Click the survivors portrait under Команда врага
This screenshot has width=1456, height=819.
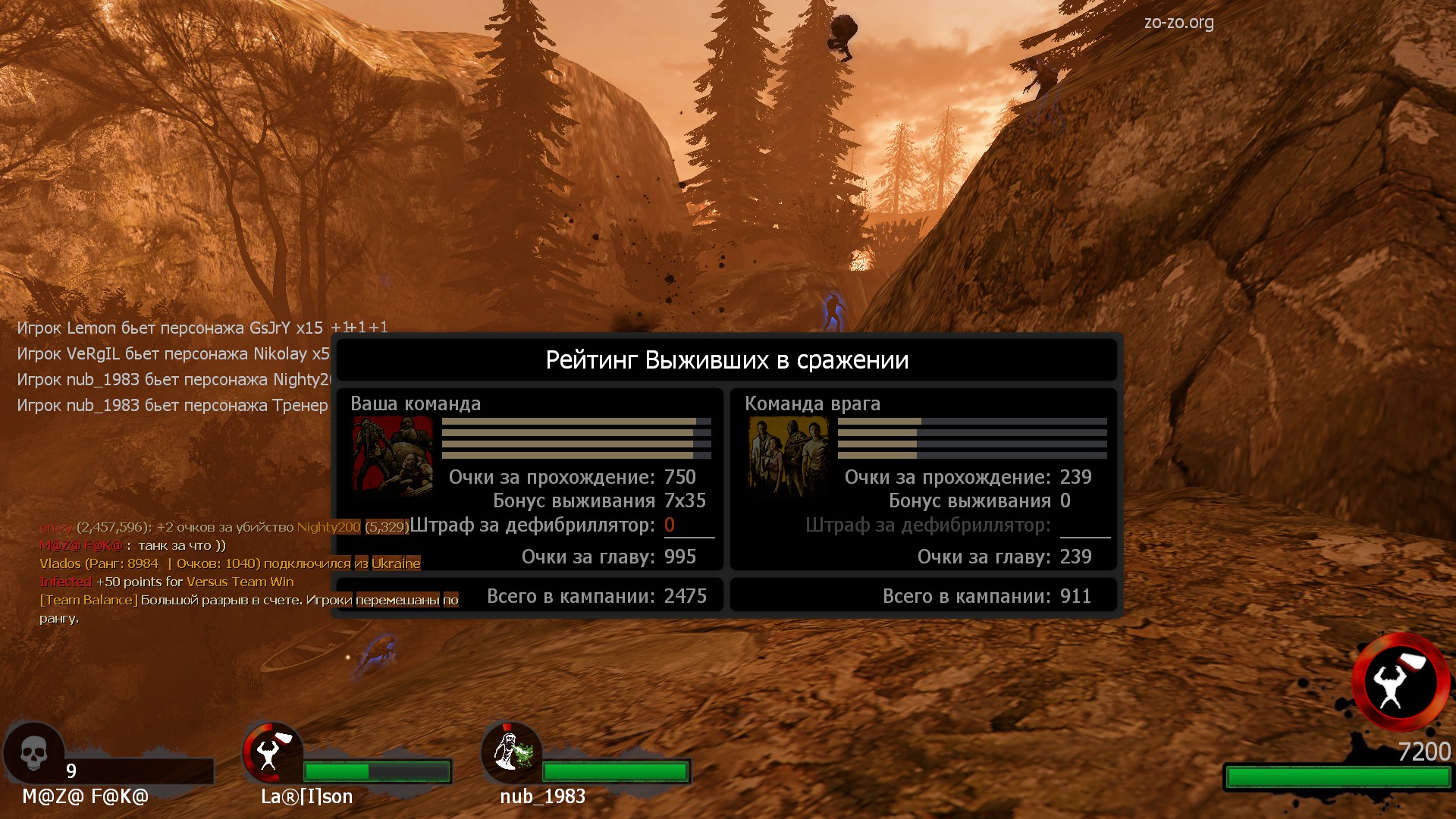click(788, 455)
